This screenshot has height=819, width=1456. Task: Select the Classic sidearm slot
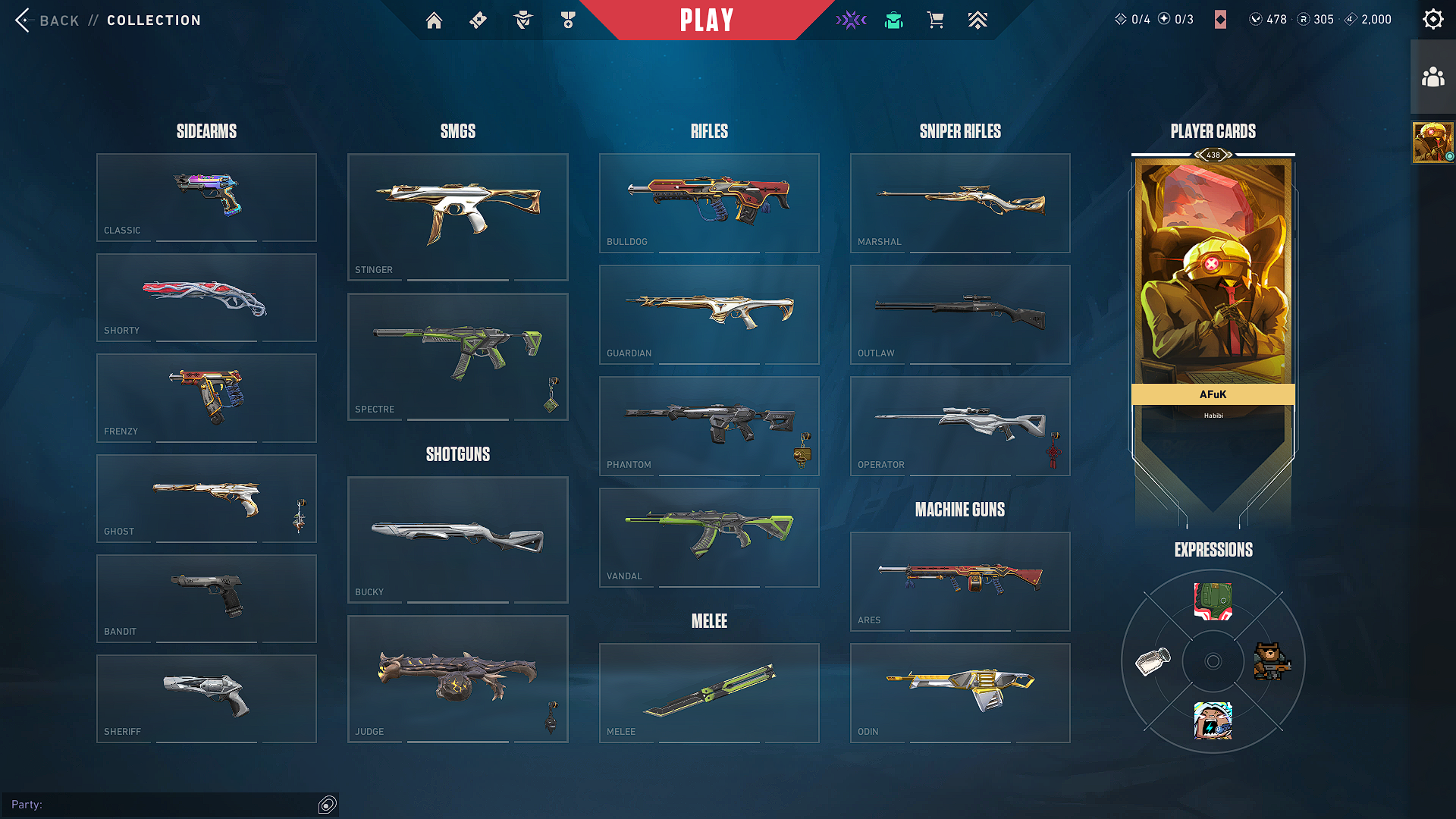pyautogui.click(x=206, y=197)
